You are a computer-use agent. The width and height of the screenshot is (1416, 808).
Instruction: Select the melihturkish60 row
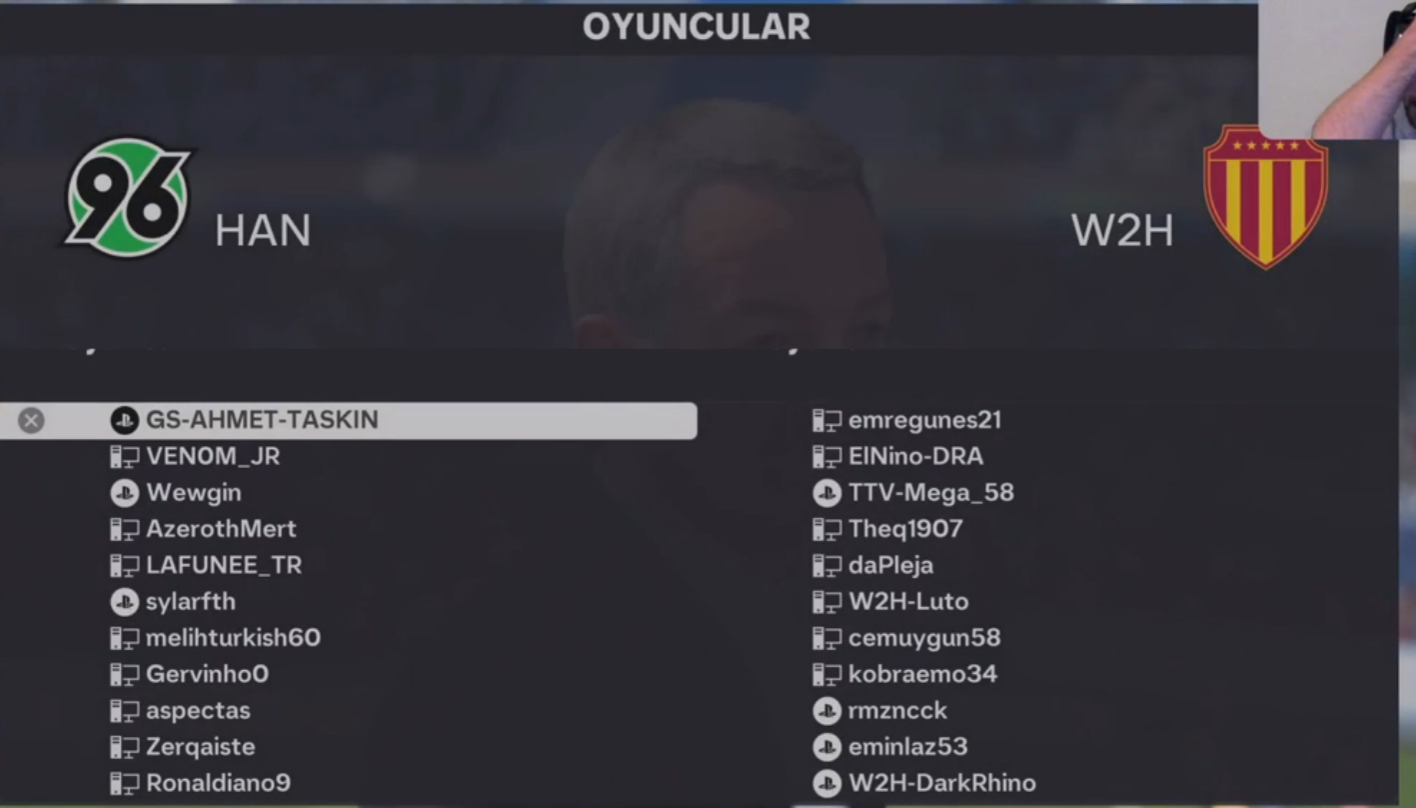[233, 638]
